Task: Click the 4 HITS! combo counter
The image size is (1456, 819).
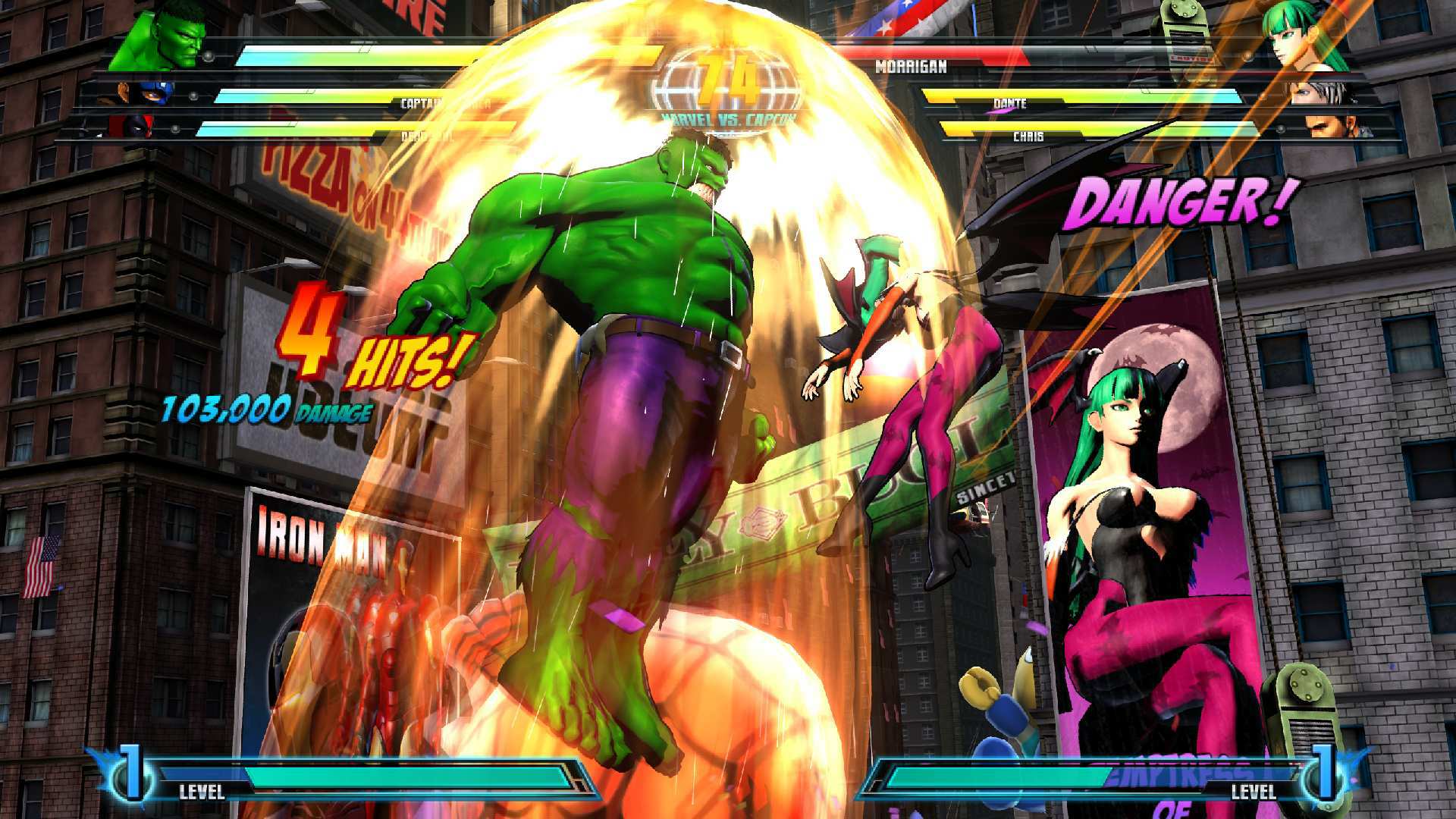Action: 364,349
